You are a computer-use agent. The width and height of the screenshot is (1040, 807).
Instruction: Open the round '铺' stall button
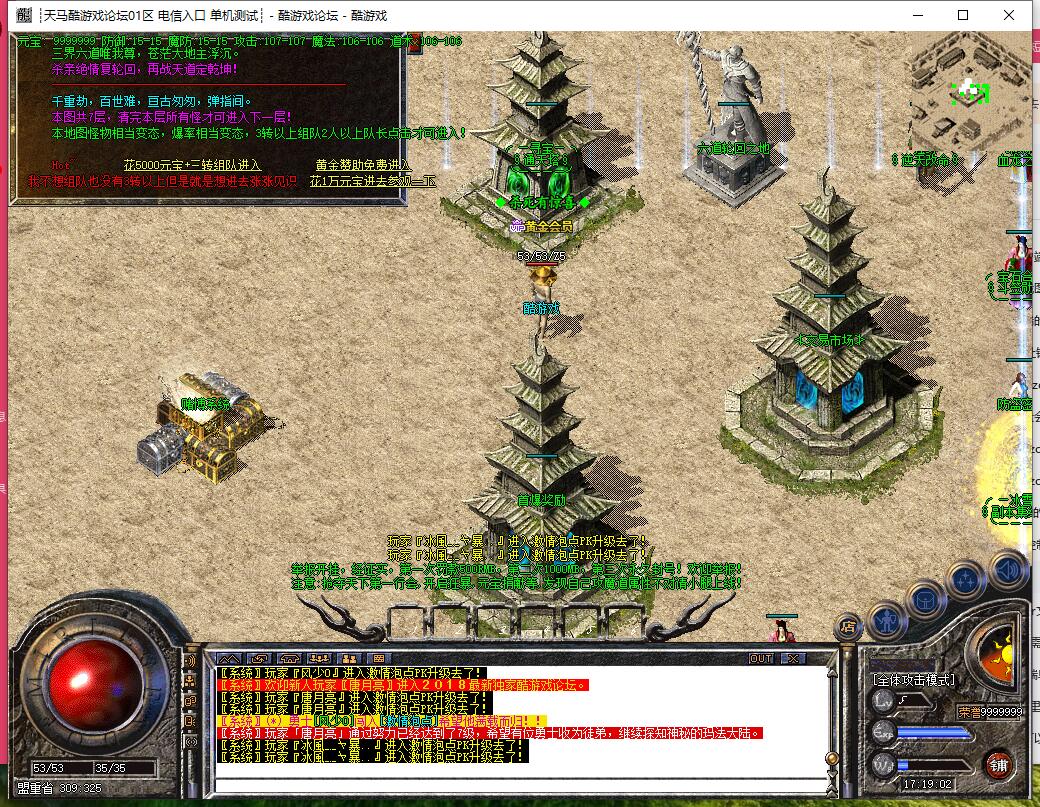(x=996, y=765)
